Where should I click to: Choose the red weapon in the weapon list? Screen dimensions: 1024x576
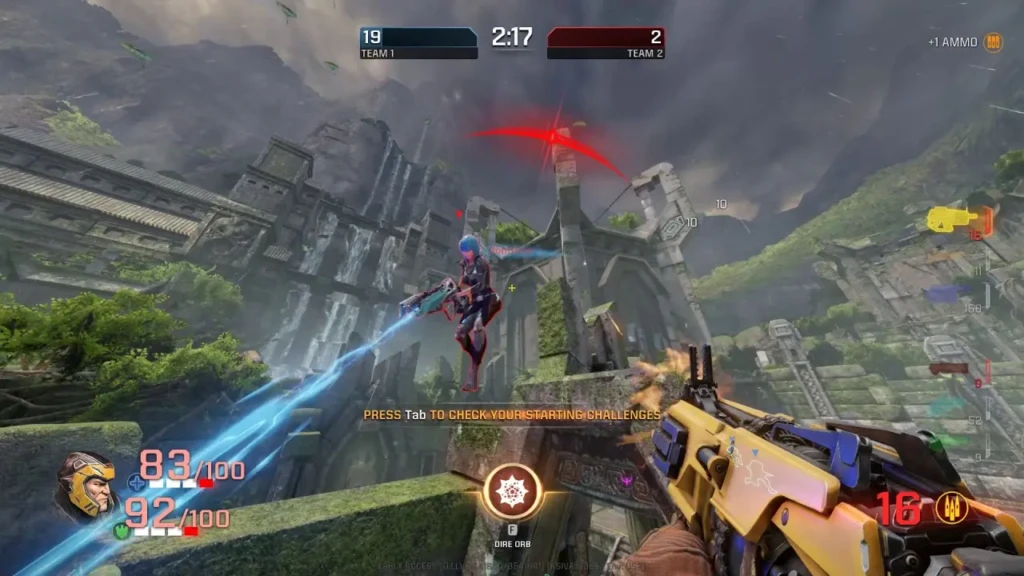[x=948, y=368]
